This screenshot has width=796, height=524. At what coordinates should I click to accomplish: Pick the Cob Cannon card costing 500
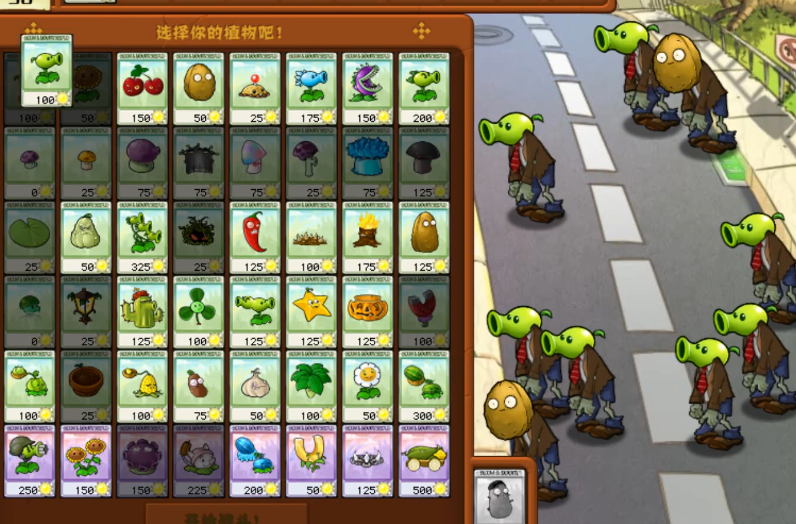pyautogui.click(x=424, y=461)
